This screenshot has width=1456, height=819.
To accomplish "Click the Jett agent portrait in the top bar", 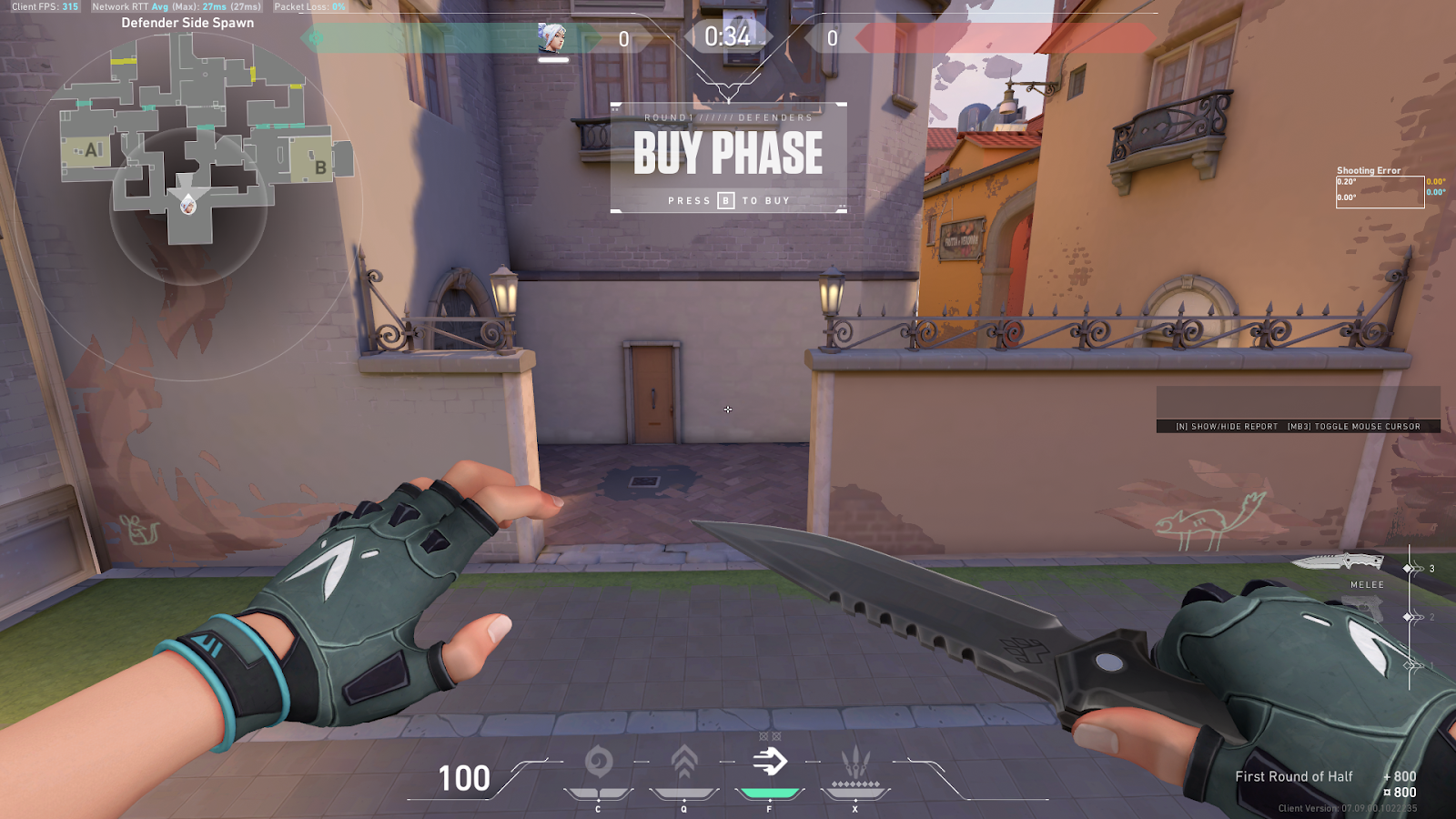I will [x=552, y=38].
